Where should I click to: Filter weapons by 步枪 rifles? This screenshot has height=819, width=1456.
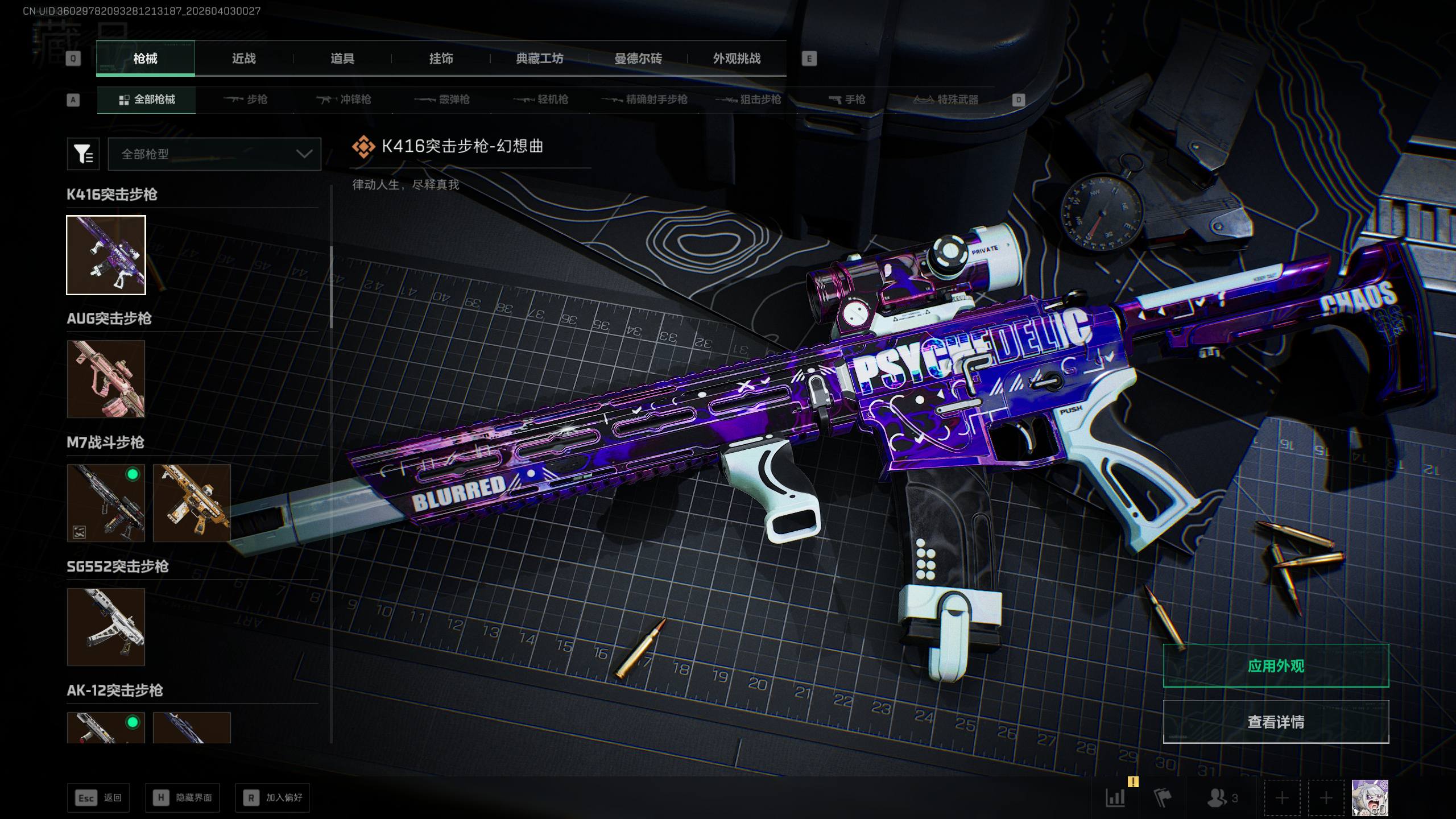click(246, 100)
